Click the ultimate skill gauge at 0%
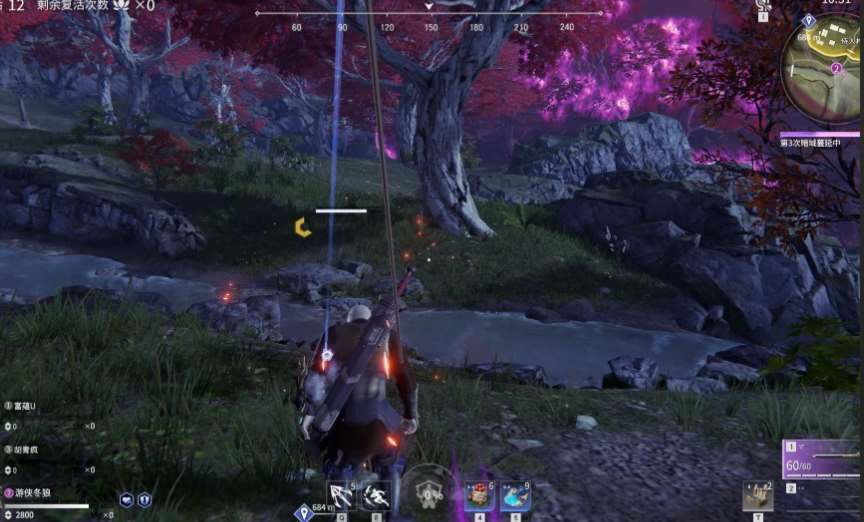 tap(430, 492)
